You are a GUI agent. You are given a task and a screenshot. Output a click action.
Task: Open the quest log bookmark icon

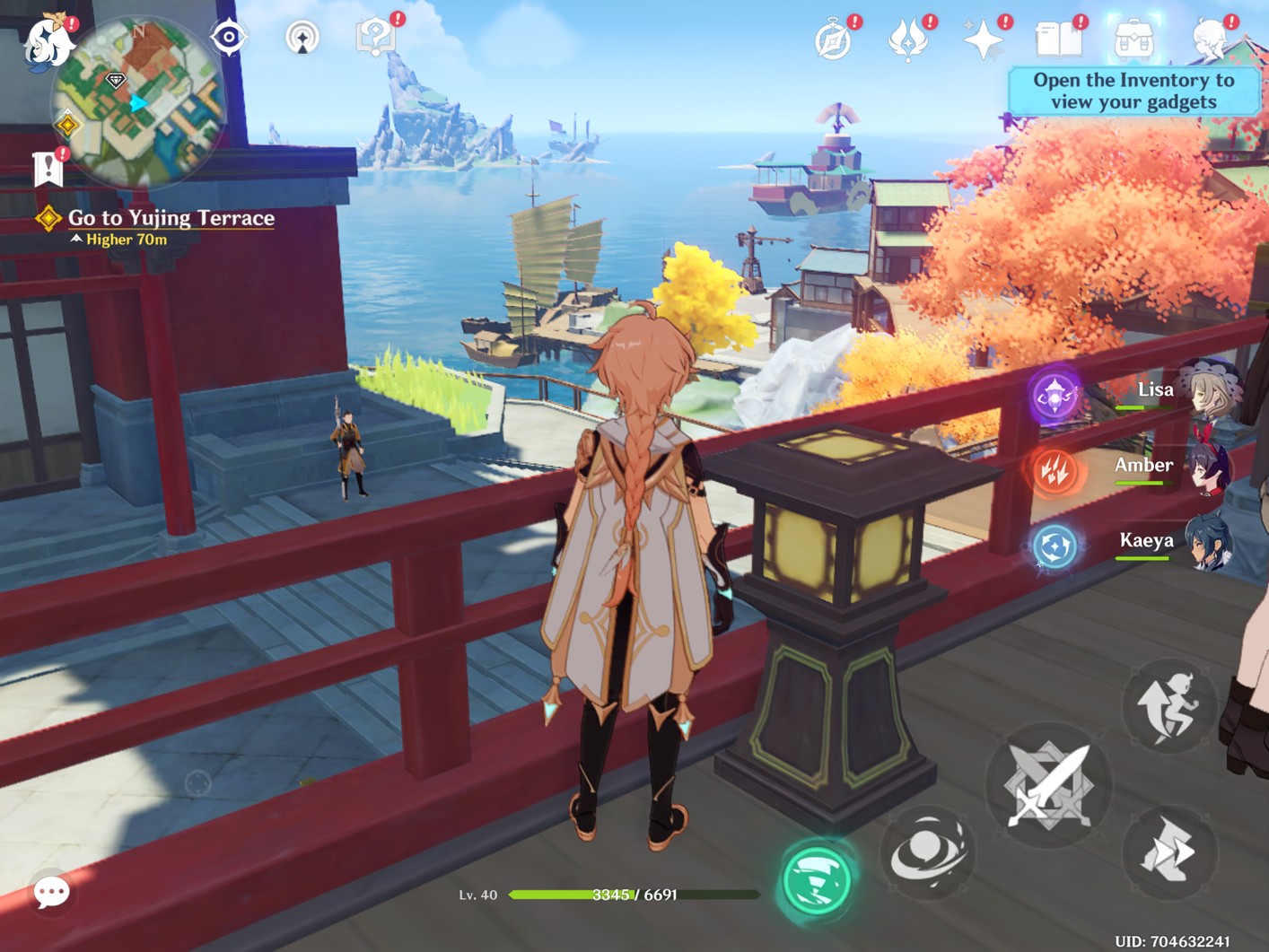click(x=48, y=168)
